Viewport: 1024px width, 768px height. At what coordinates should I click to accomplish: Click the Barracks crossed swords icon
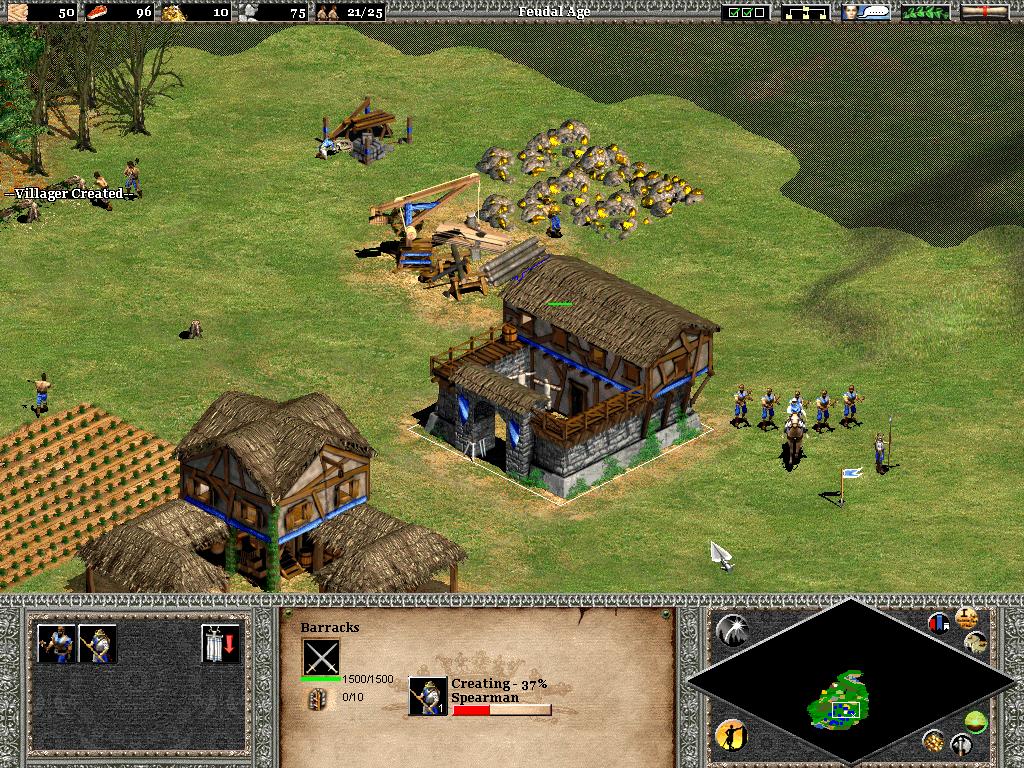click(x=321, y=658)
